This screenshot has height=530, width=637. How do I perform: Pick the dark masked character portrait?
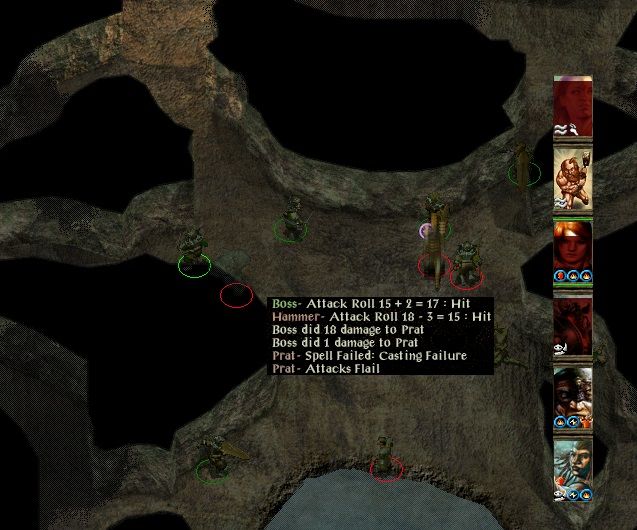pyautogui.click(x=573, y=395)
